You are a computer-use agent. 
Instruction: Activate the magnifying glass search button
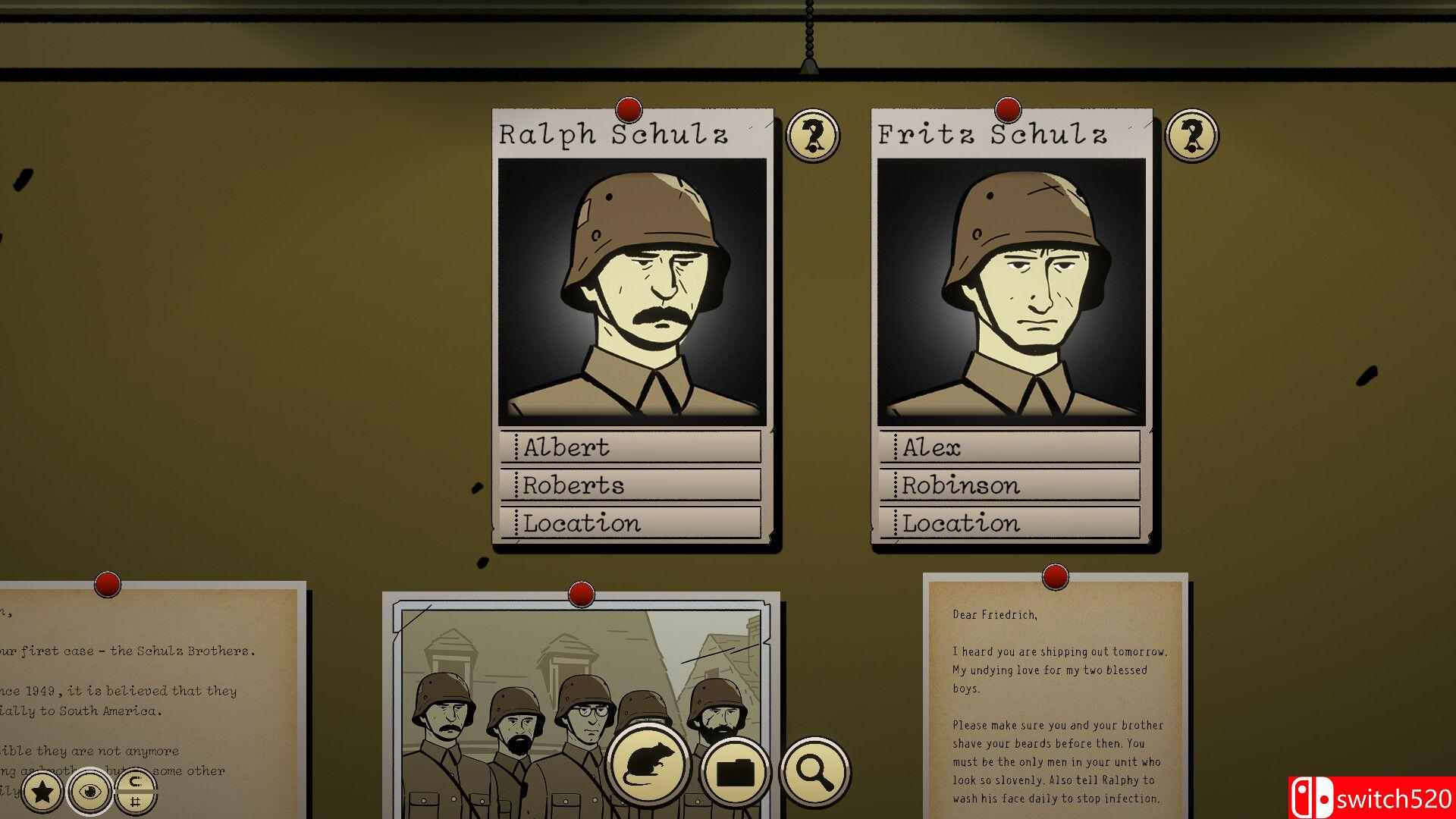(x=814, y=772)
